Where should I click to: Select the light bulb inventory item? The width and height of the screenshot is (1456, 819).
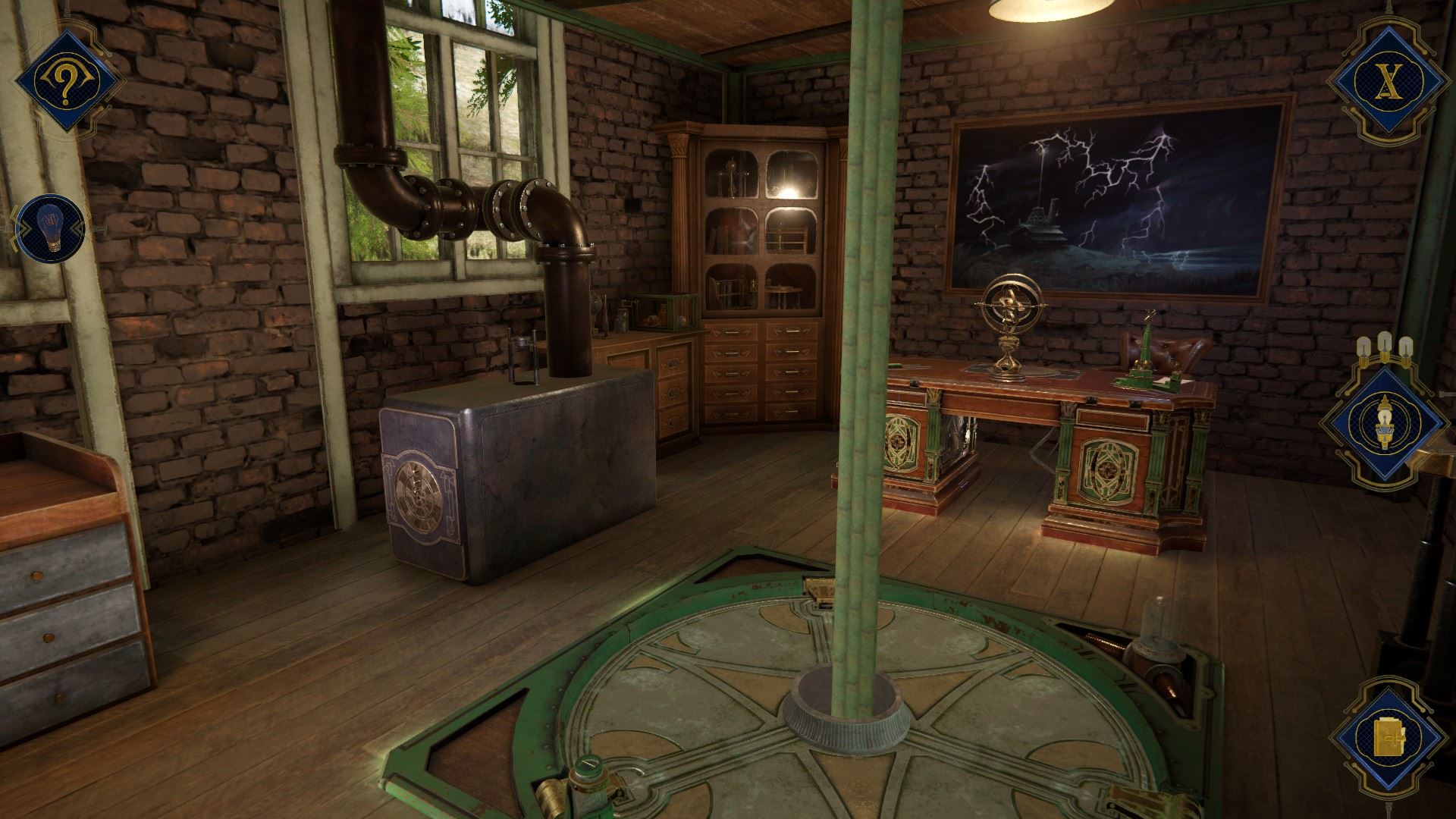(51, 225)
